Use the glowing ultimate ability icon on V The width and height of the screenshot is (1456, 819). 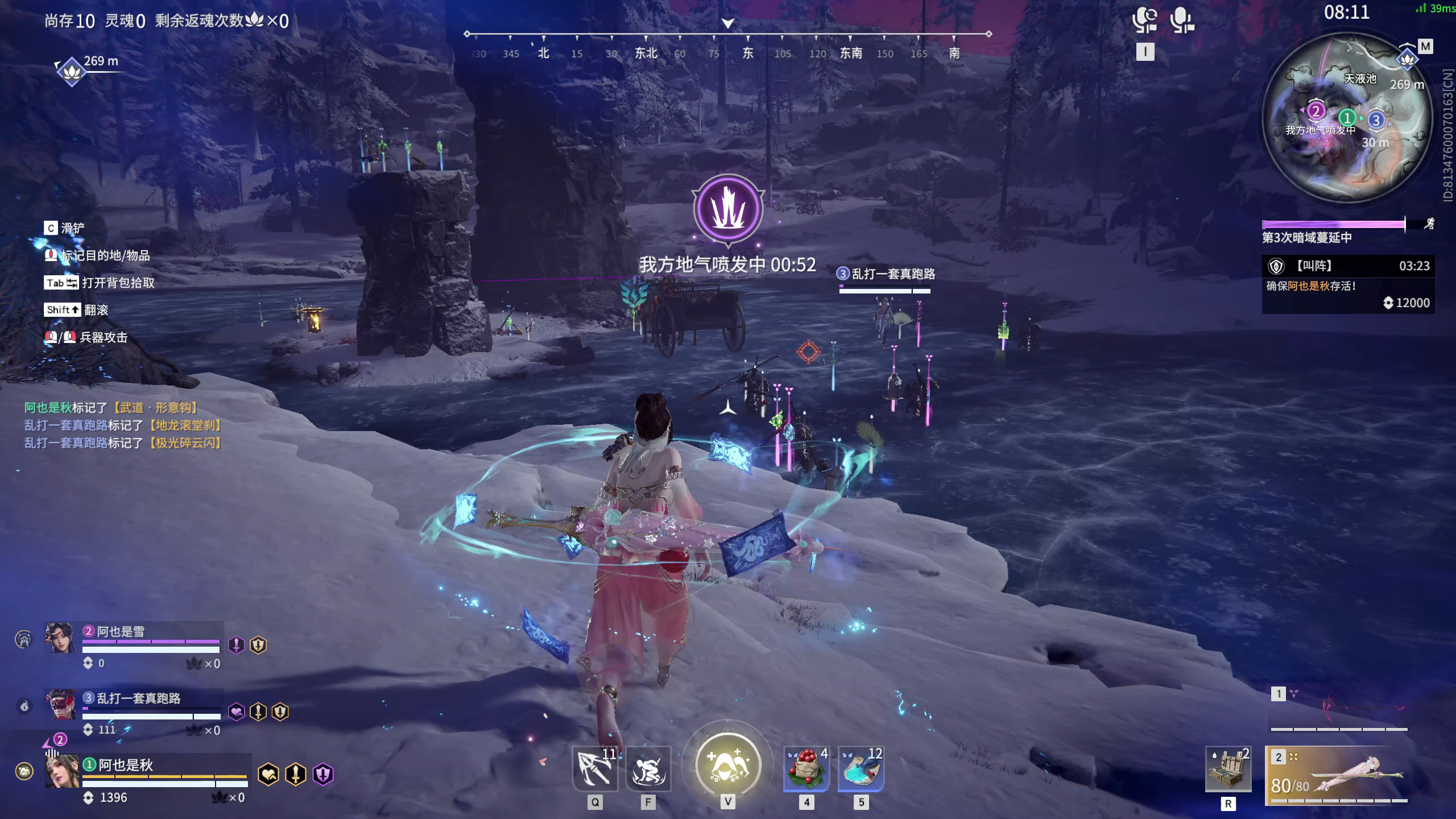coord(727,765)
